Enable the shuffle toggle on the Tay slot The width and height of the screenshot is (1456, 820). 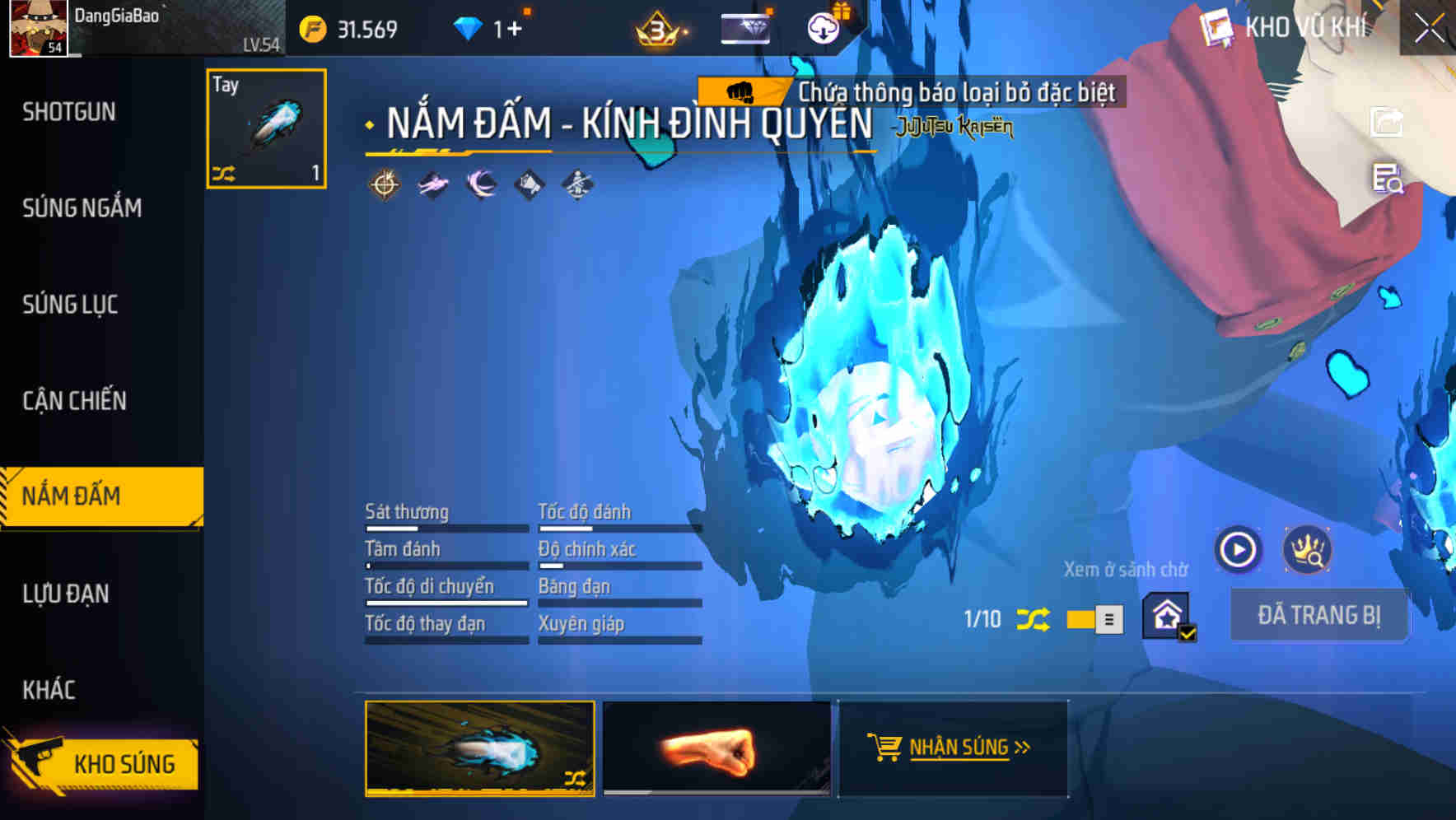pyautogui.click(x=223, y=173)
